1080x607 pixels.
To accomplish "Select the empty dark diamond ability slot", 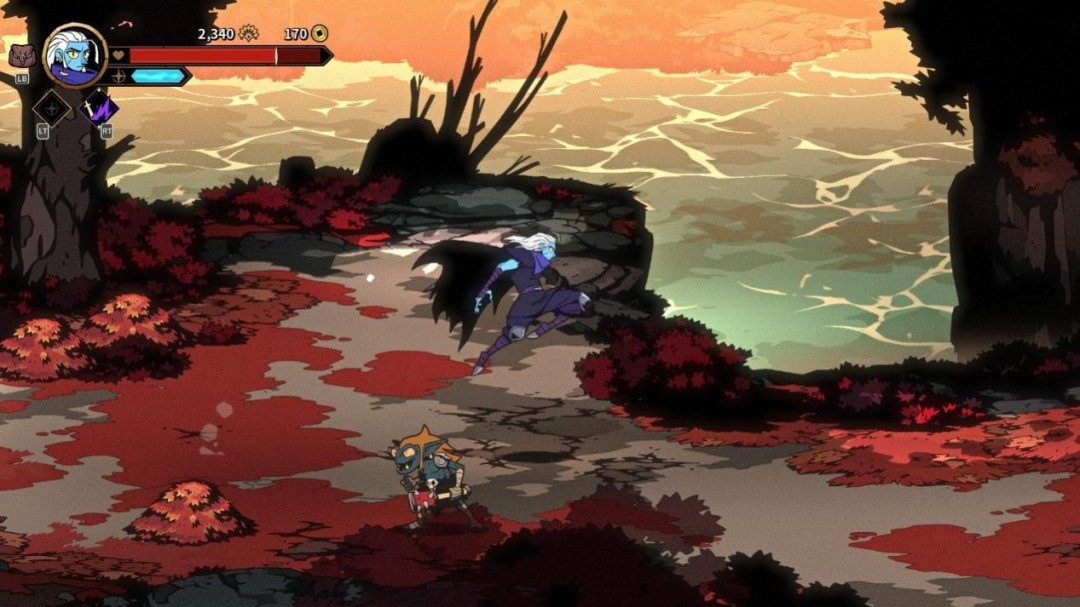I will (x=51, y=107).
